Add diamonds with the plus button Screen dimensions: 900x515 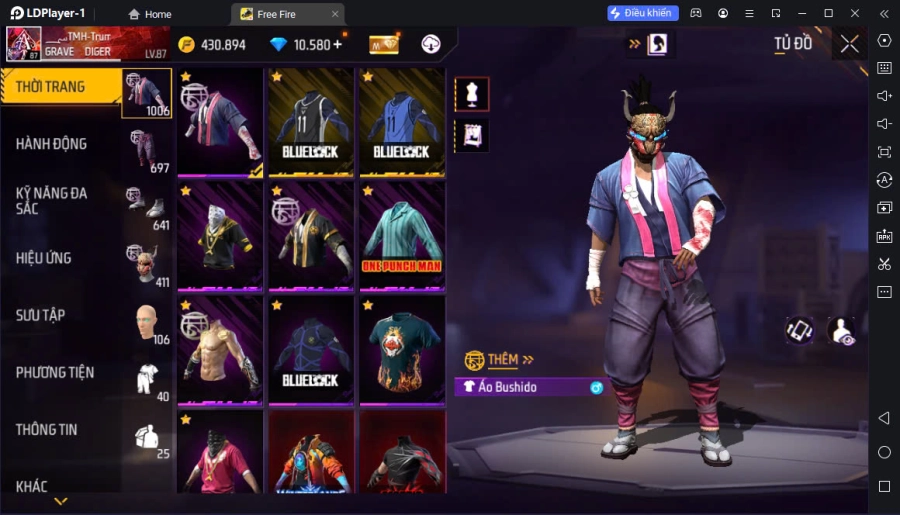click(x=337, y=44)
